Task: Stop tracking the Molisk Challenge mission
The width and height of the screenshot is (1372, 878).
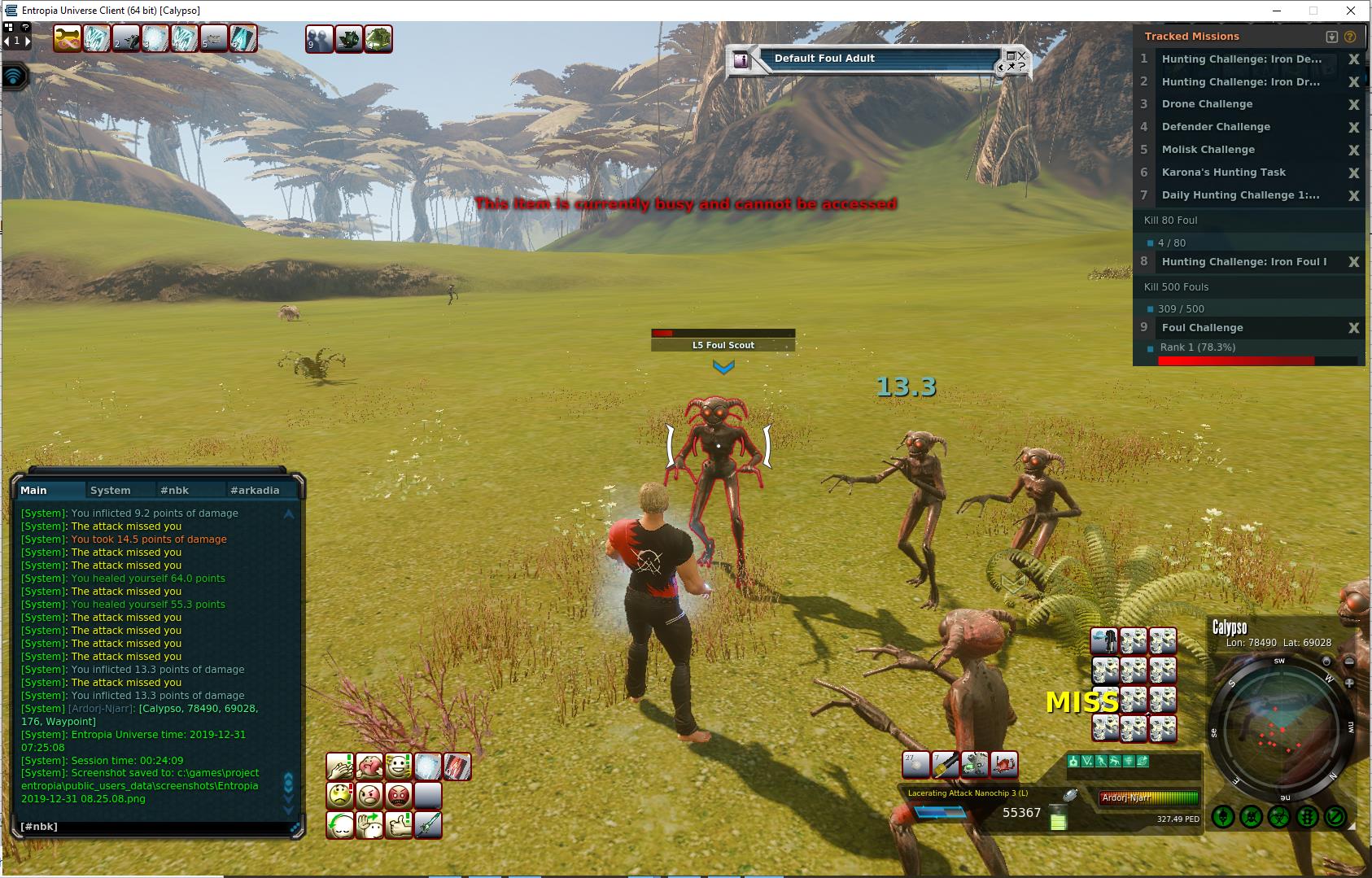Action: click(x=1353, y=151)
